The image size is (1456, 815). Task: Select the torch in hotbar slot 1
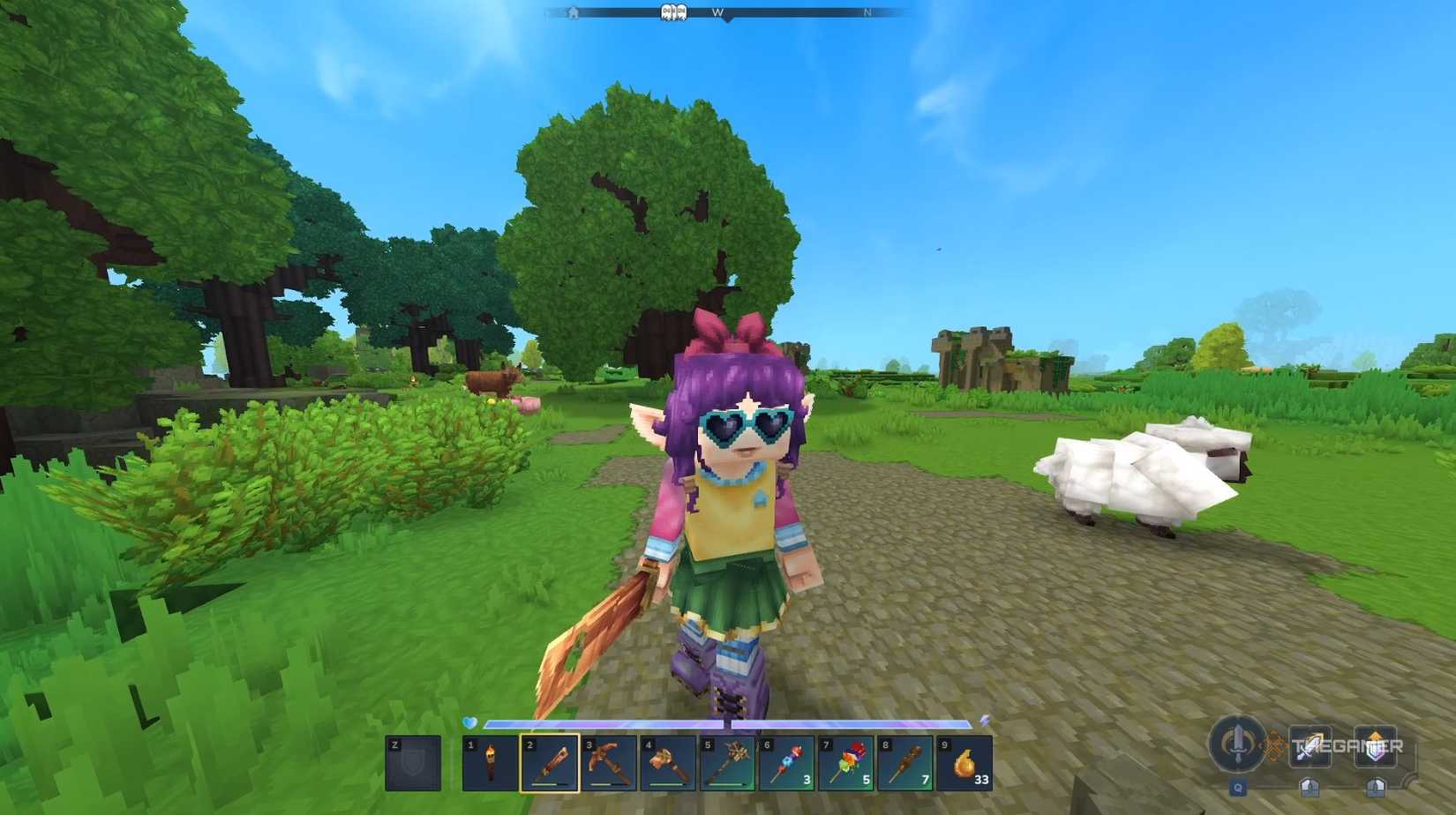[x=490, y=763]
